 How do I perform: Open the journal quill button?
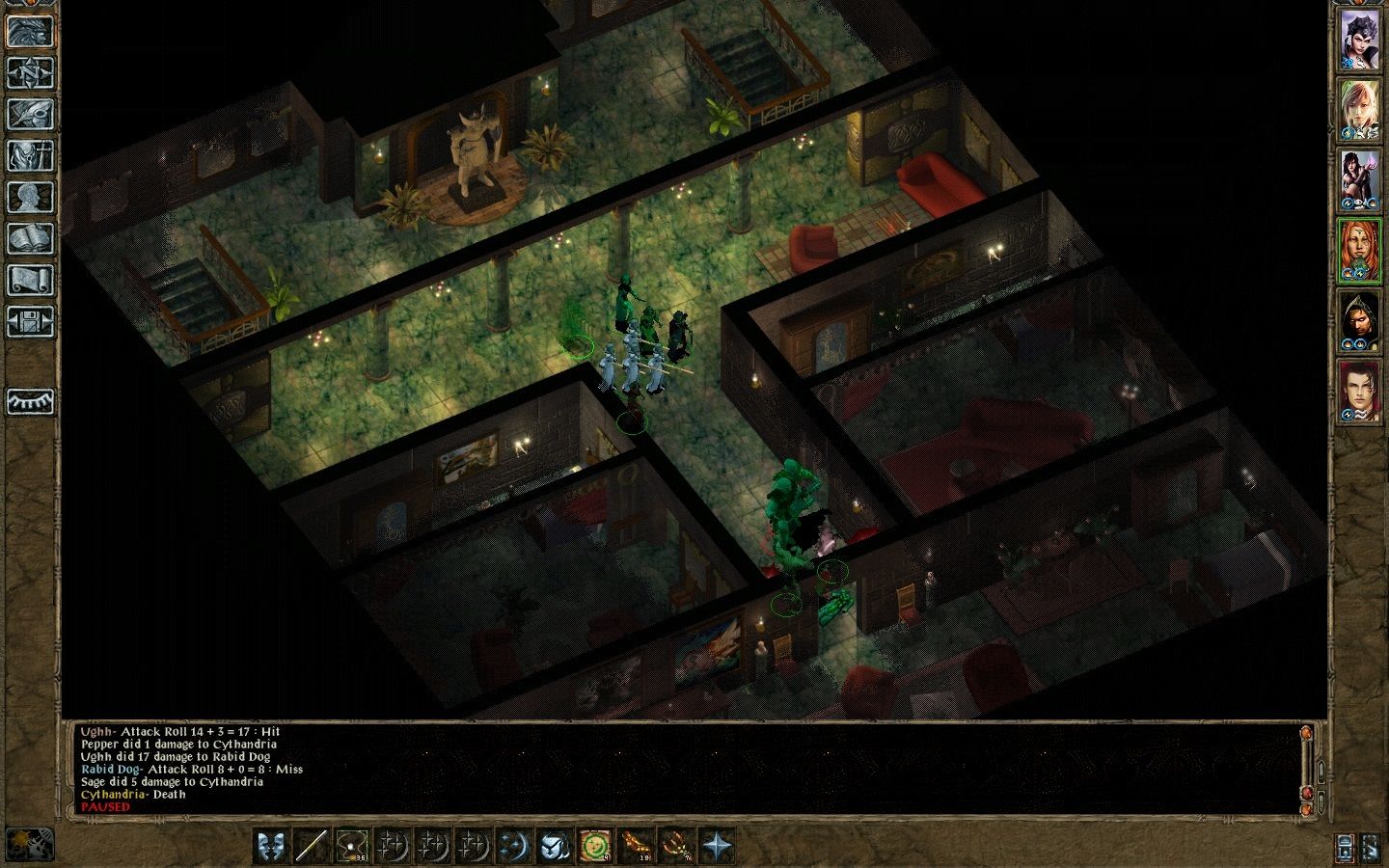tap(31, 114)
